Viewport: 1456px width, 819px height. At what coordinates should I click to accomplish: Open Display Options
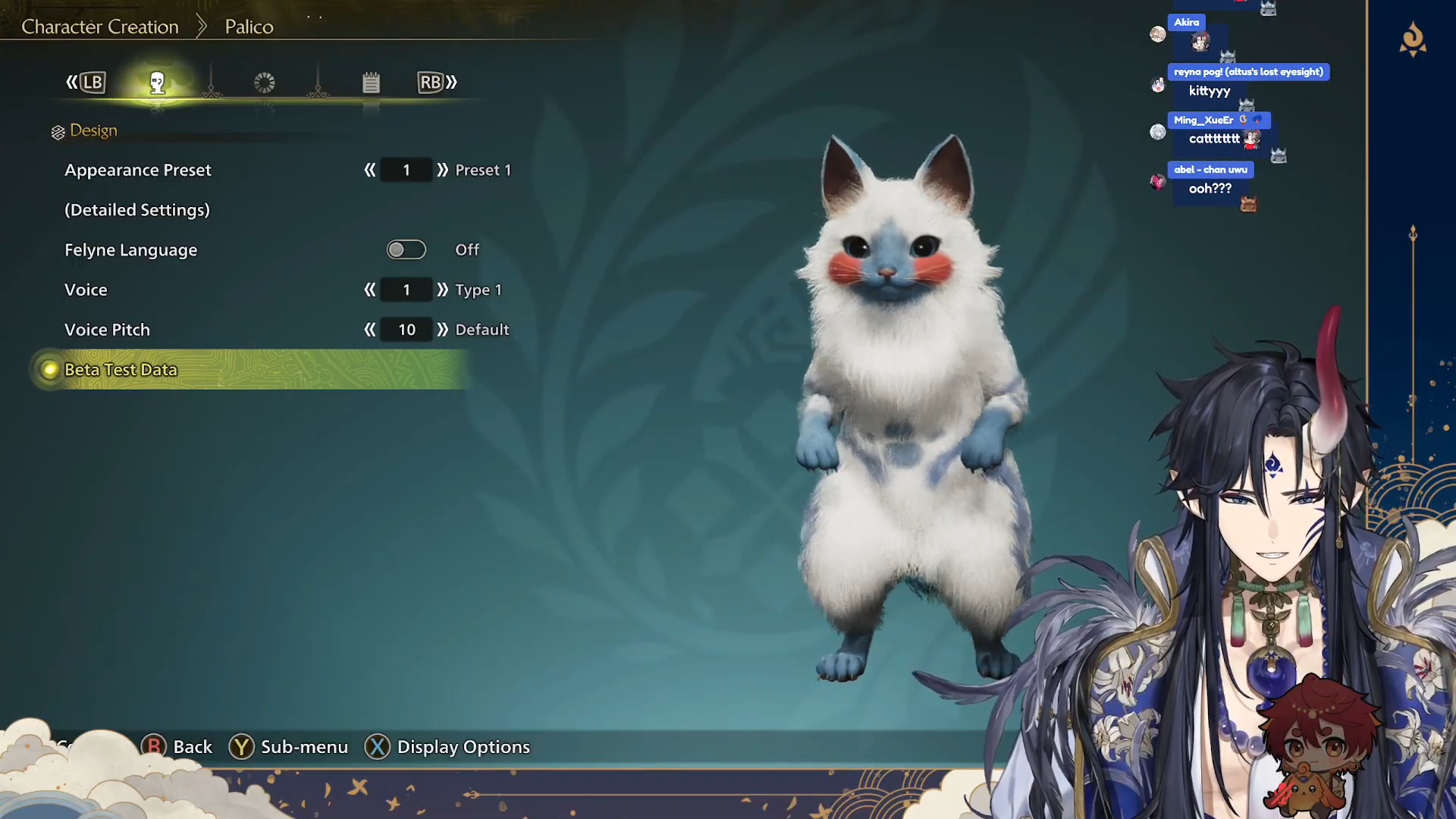[463, 747]
